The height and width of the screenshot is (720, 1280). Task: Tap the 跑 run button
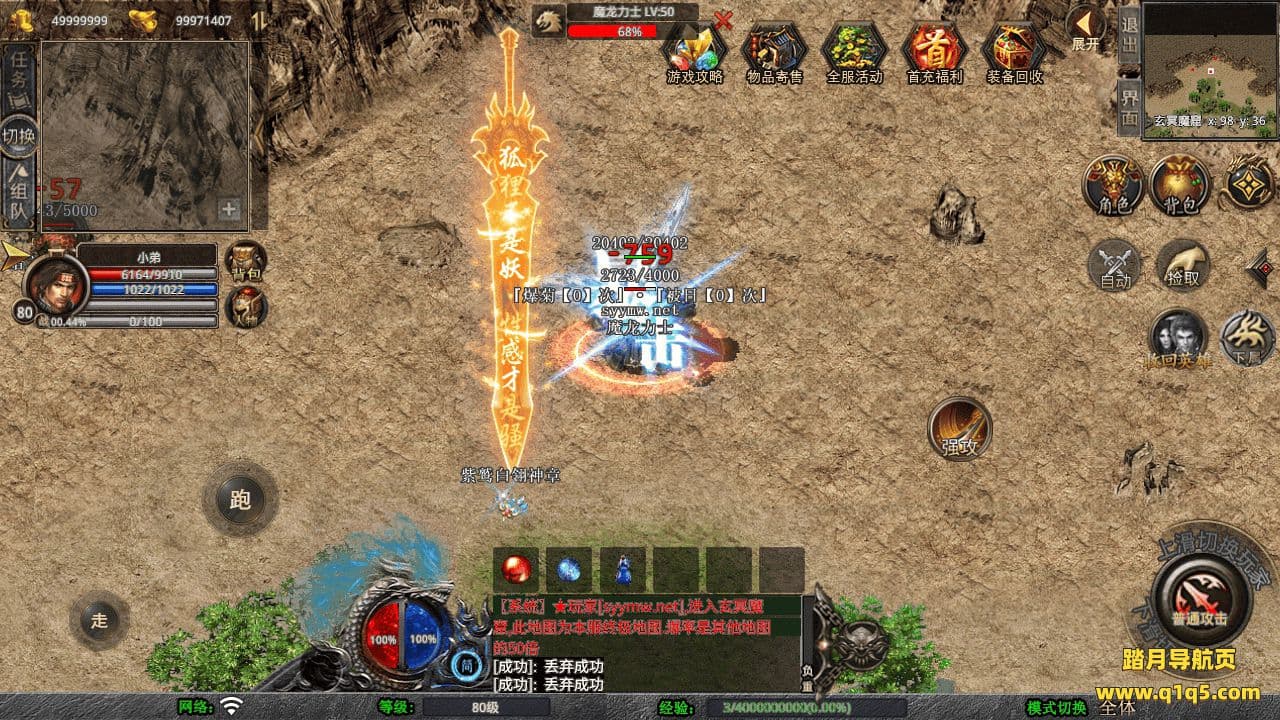240,499
